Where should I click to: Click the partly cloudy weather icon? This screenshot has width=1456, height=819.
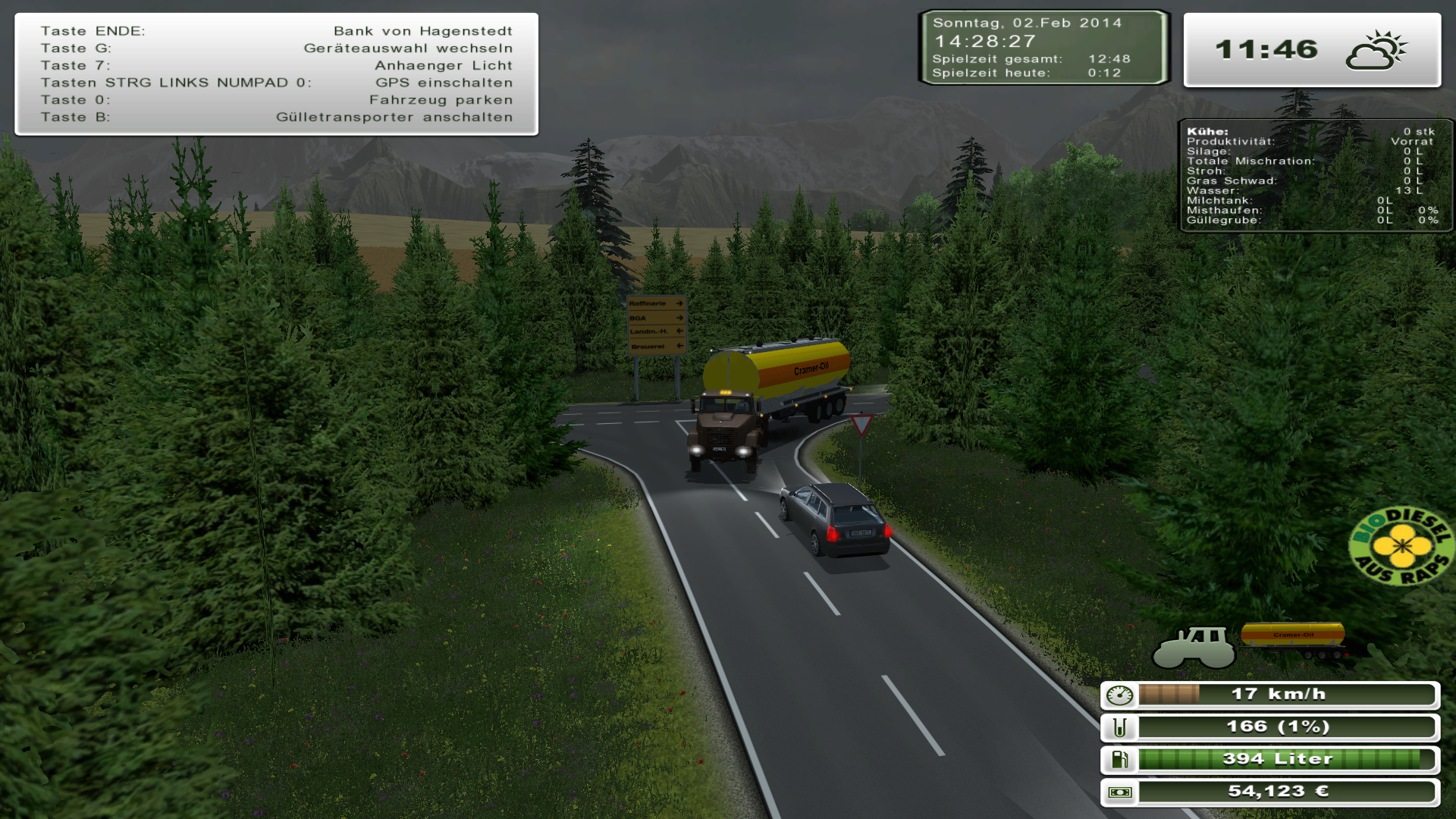(1376, 51)
